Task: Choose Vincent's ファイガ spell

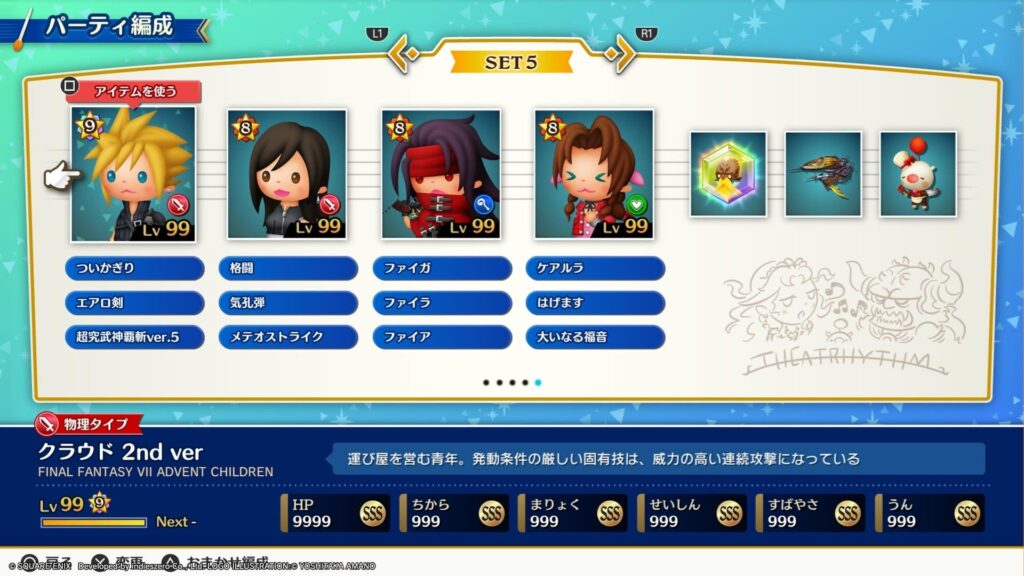Action: coord(441,268)
